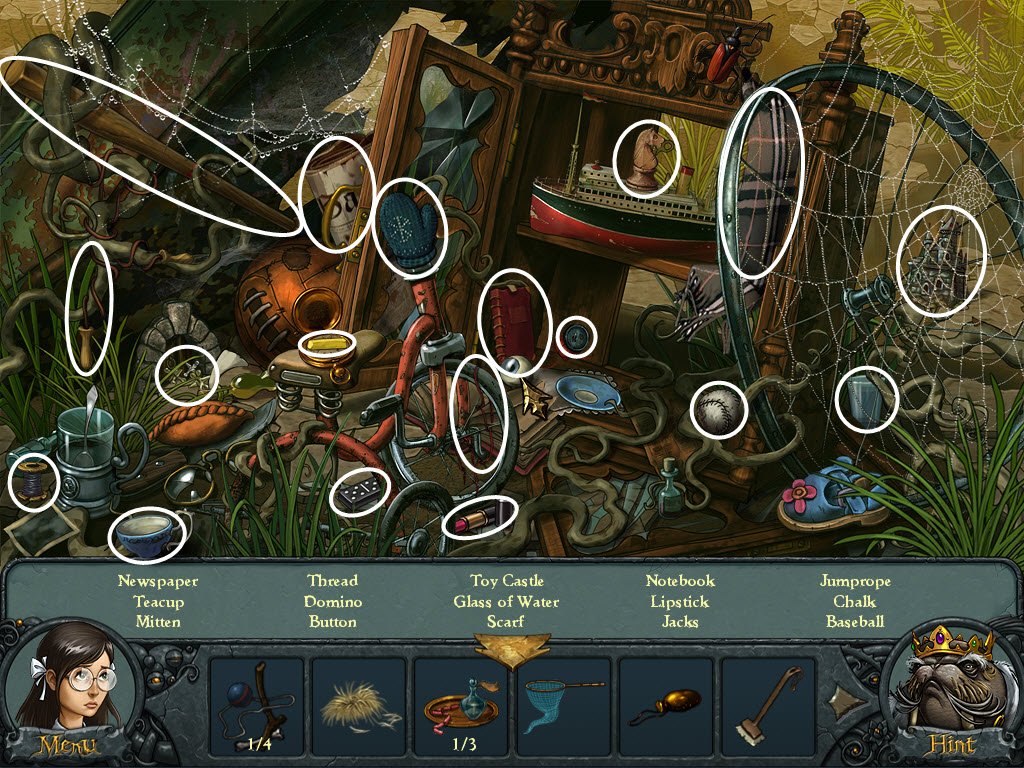Select the Baseball word in the list
The image size is (1024, 768).
(855, 622)
